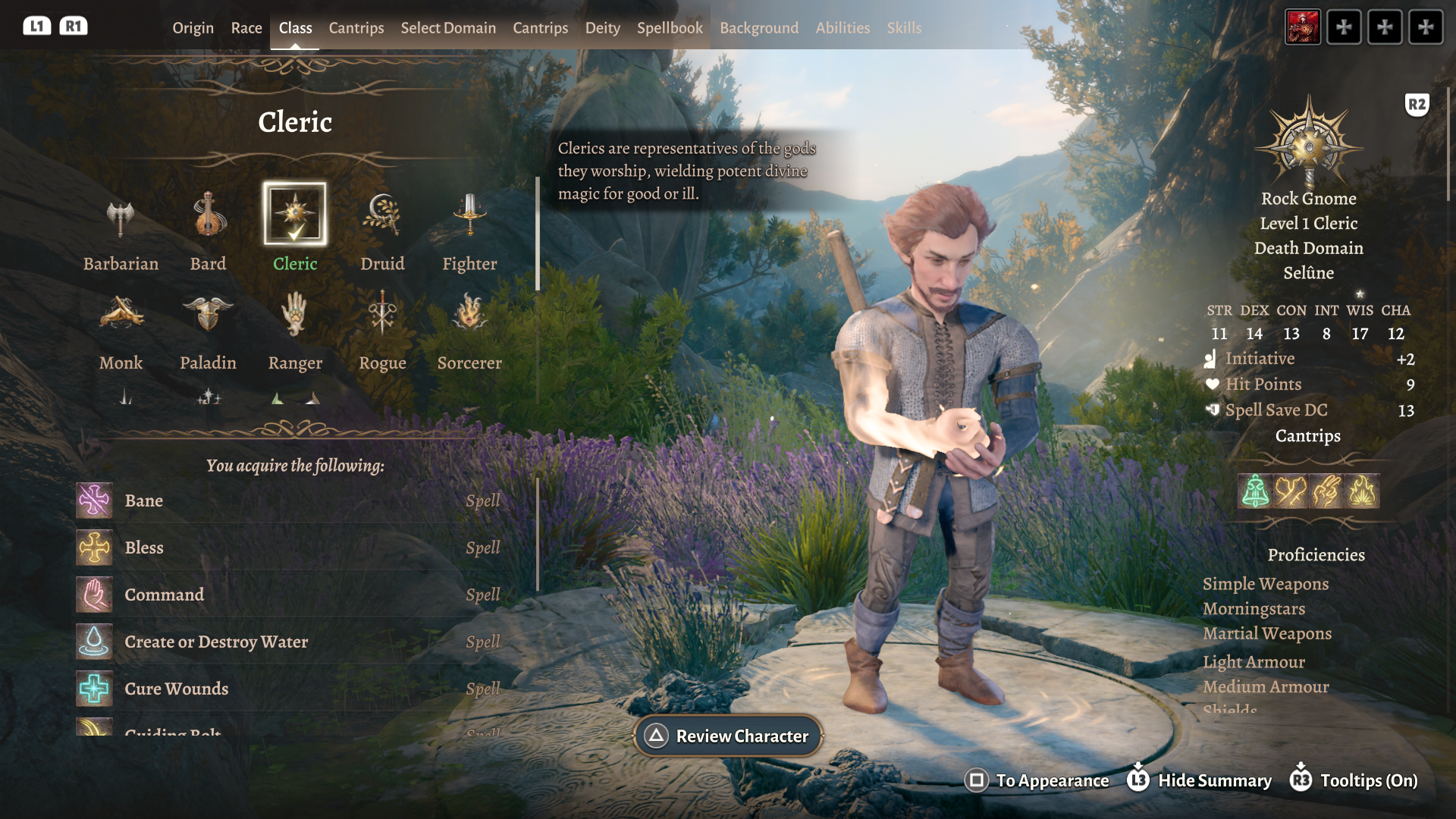
Task: Choose the Fighter class
Action: (x=469, y=216)
